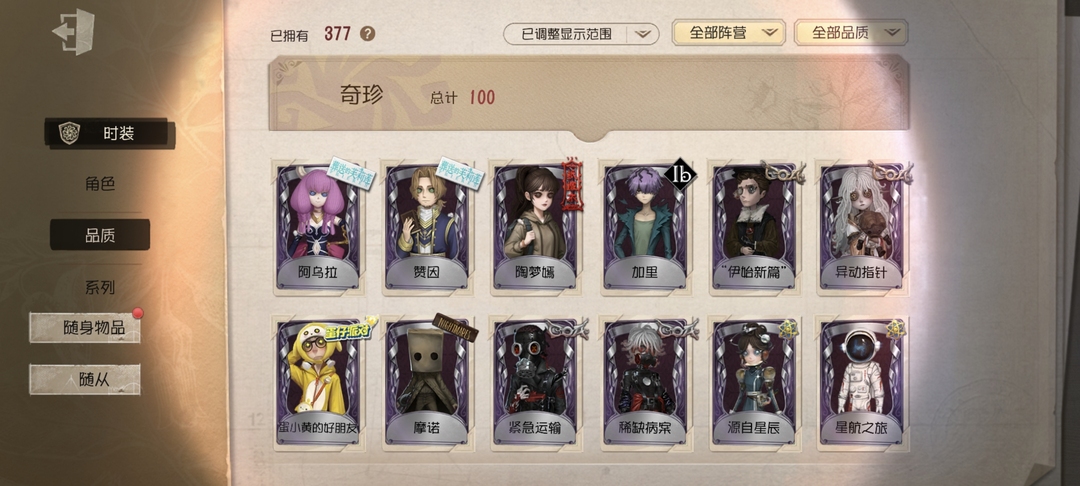The height and width of the screenshot is (486, 1080).
Task: Open the 全部品质 quality filter
Action: pos(850,33)
